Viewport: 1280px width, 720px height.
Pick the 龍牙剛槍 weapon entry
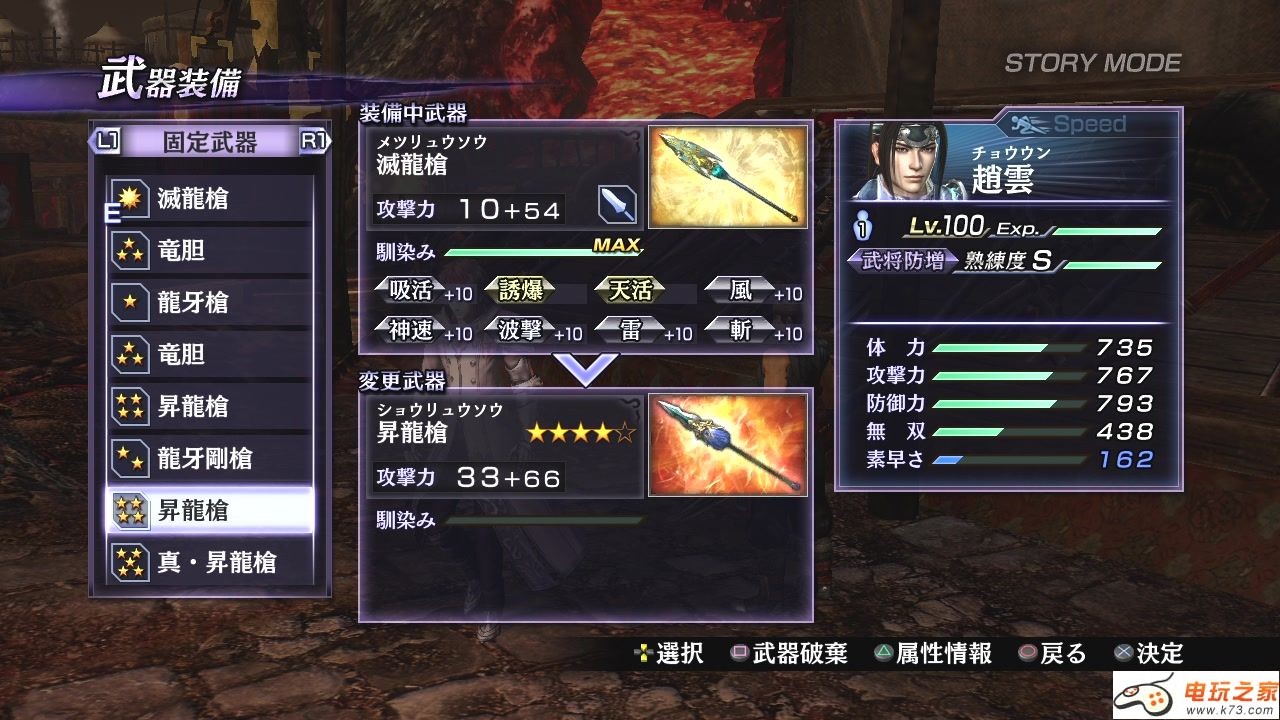(210, 459)
